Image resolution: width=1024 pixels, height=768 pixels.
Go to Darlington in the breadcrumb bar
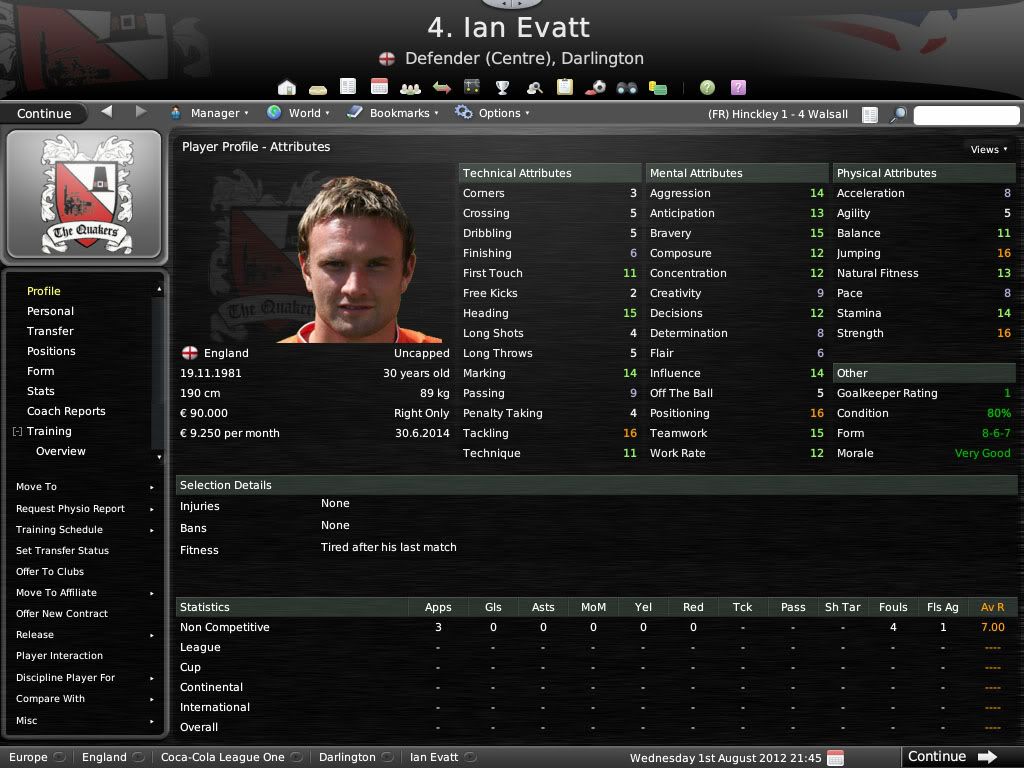pyautogui.click(x=347, y=757)
